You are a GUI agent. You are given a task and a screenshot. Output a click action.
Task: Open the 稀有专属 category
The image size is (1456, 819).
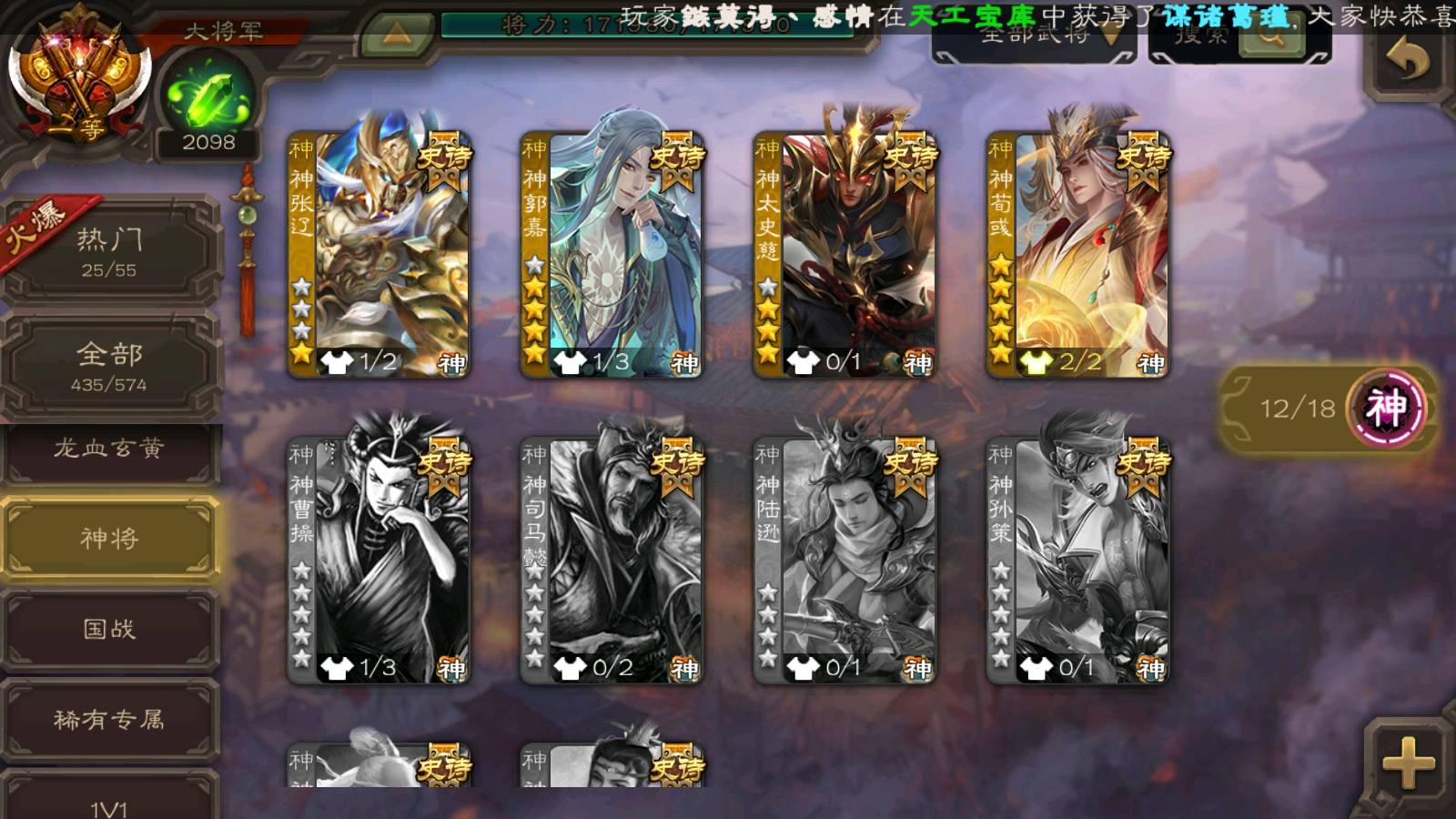[109, 720]
